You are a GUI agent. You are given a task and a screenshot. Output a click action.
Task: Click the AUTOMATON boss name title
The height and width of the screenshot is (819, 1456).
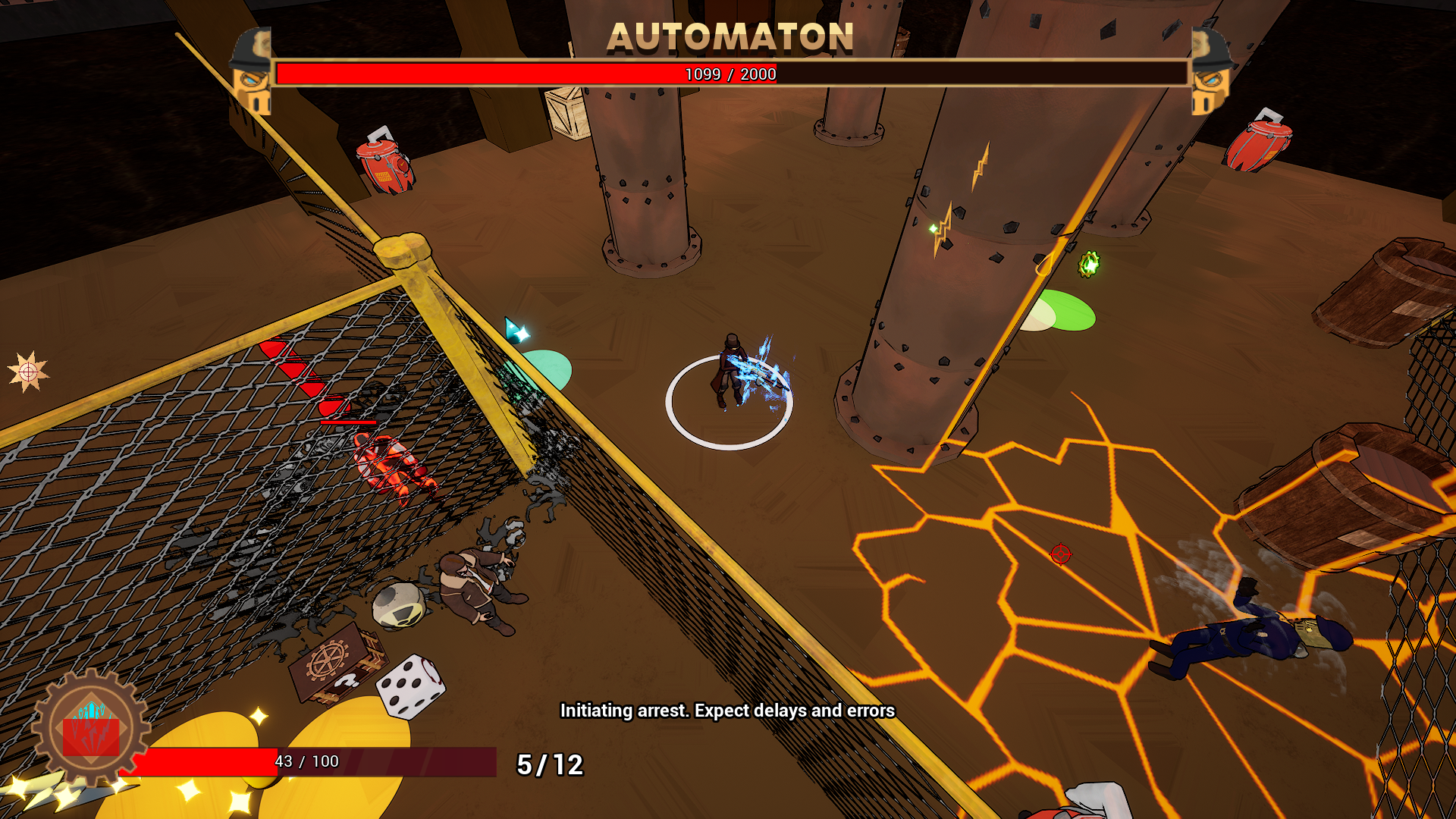[x=730, y=36]
